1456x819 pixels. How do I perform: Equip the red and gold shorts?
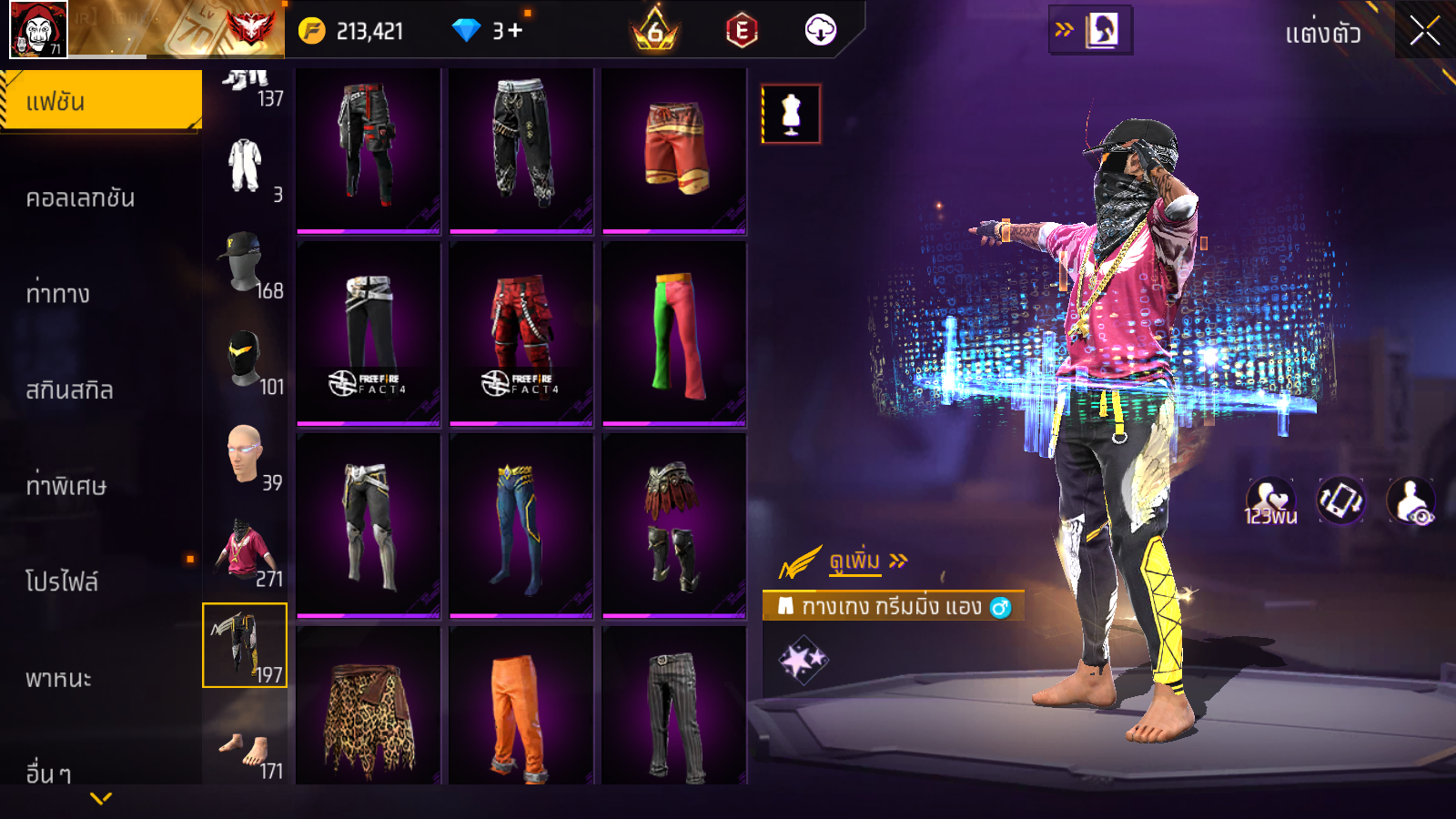[x=674, y=147]
